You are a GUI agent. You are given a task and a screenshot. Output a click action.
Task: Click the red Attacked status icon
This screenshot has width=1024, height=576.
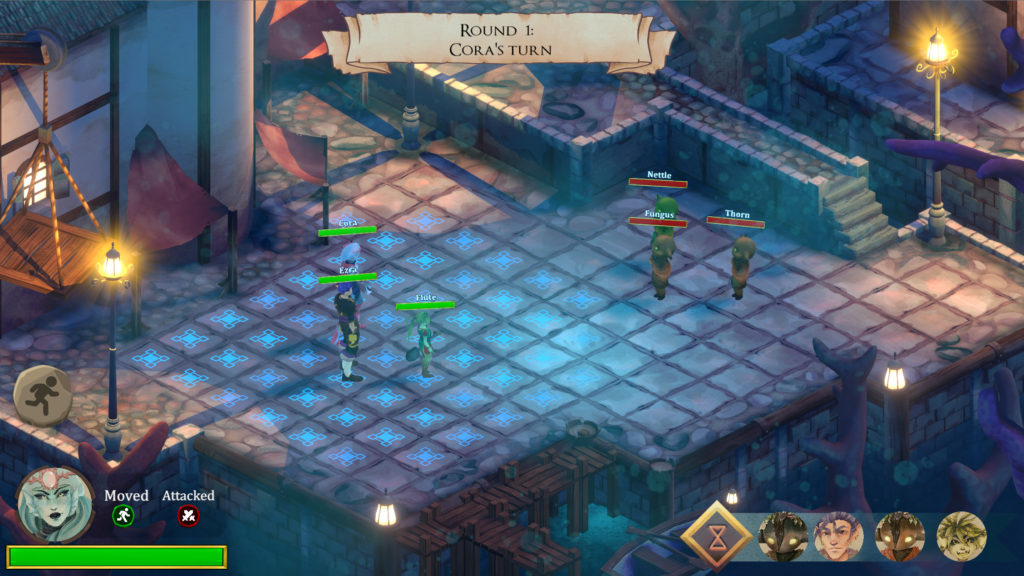point(188,516)
